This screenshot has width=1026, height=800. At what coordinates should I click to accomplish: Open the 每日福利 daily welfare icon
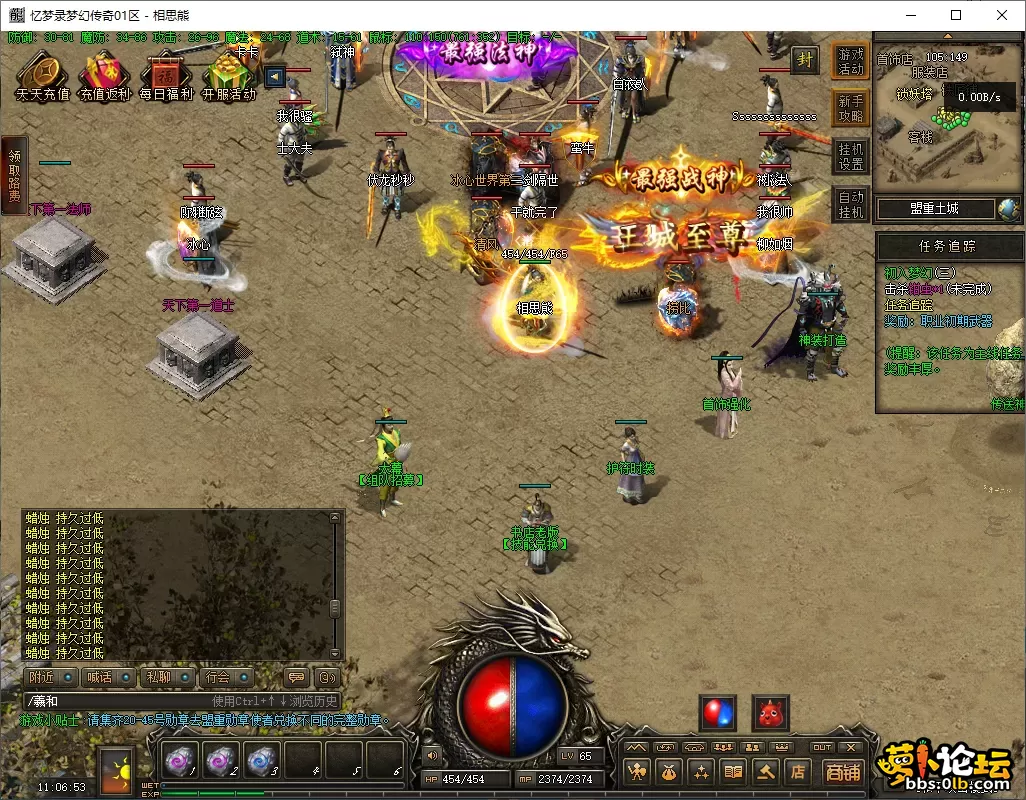click(166, 74)
